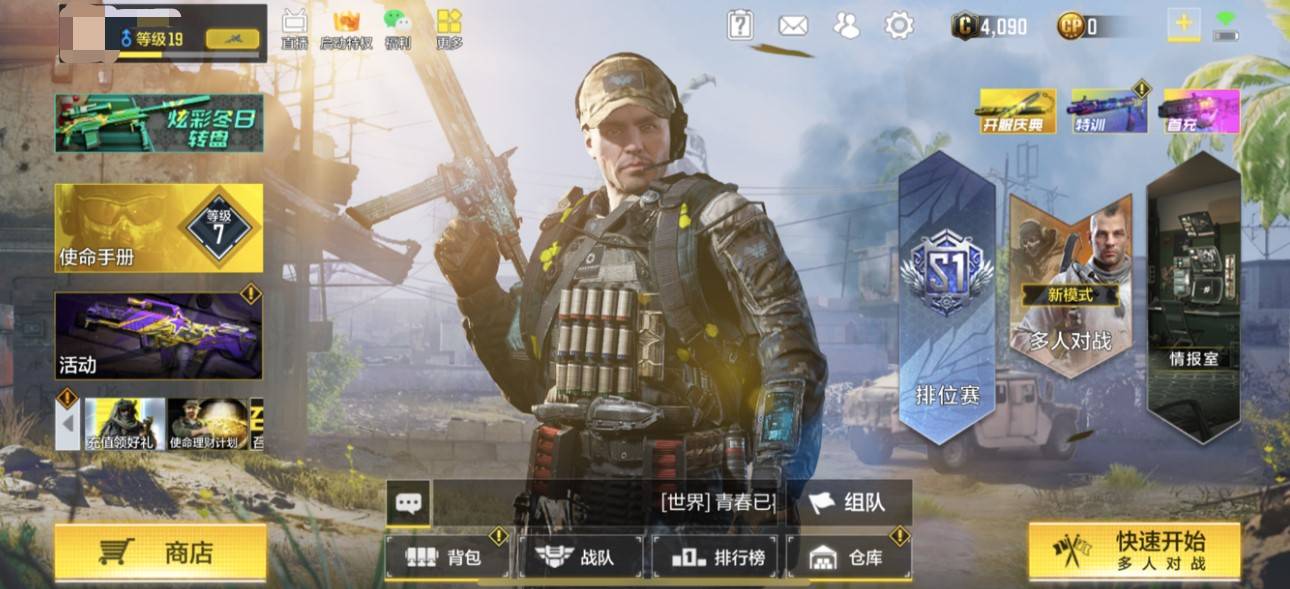
Task: Open the 商店 shop button
Action: pyautogui.click(x=160, y=552)
